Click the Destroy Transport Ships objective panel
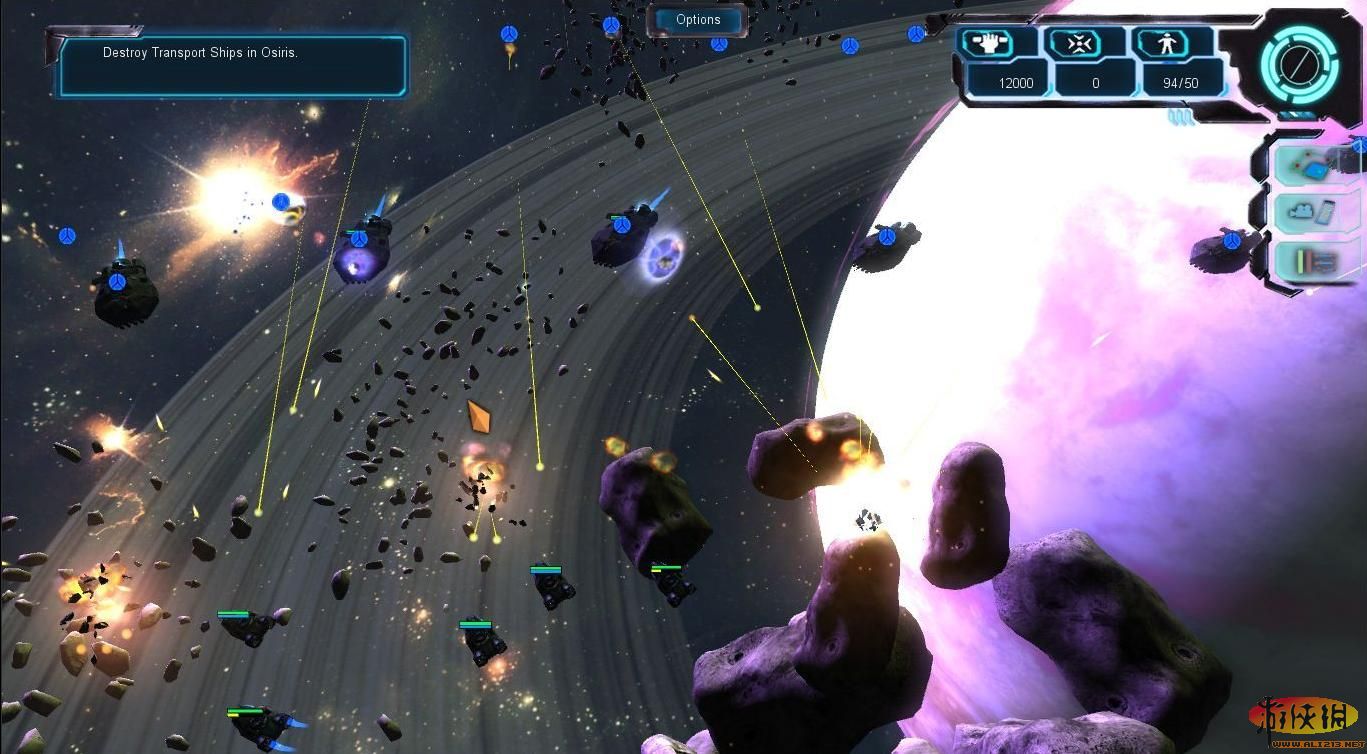 pyautogui.click(x=232, y=66)
